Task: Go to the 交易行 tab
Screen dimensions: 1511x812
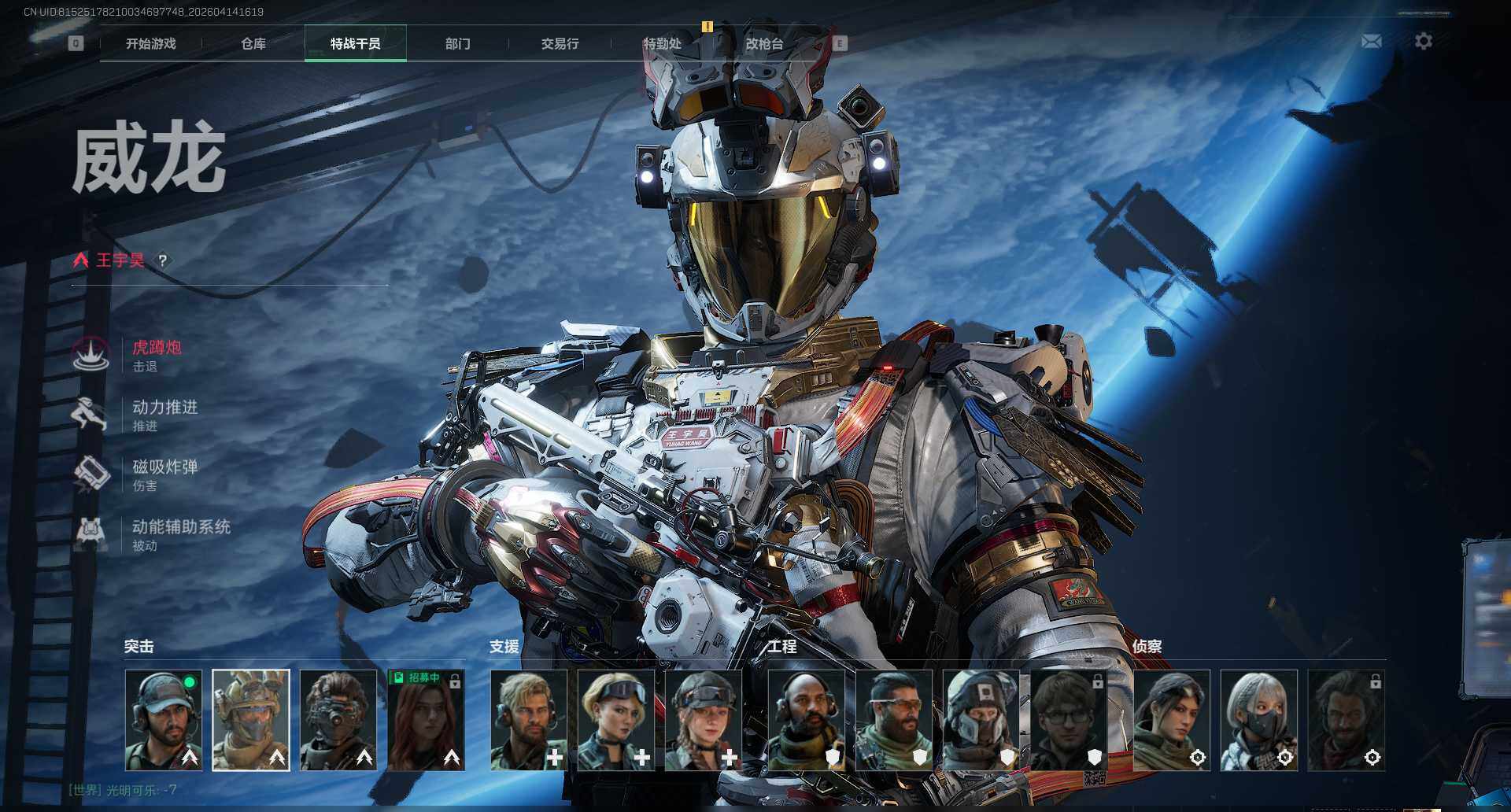Action: pyautogui.click(x=560, y=44)
